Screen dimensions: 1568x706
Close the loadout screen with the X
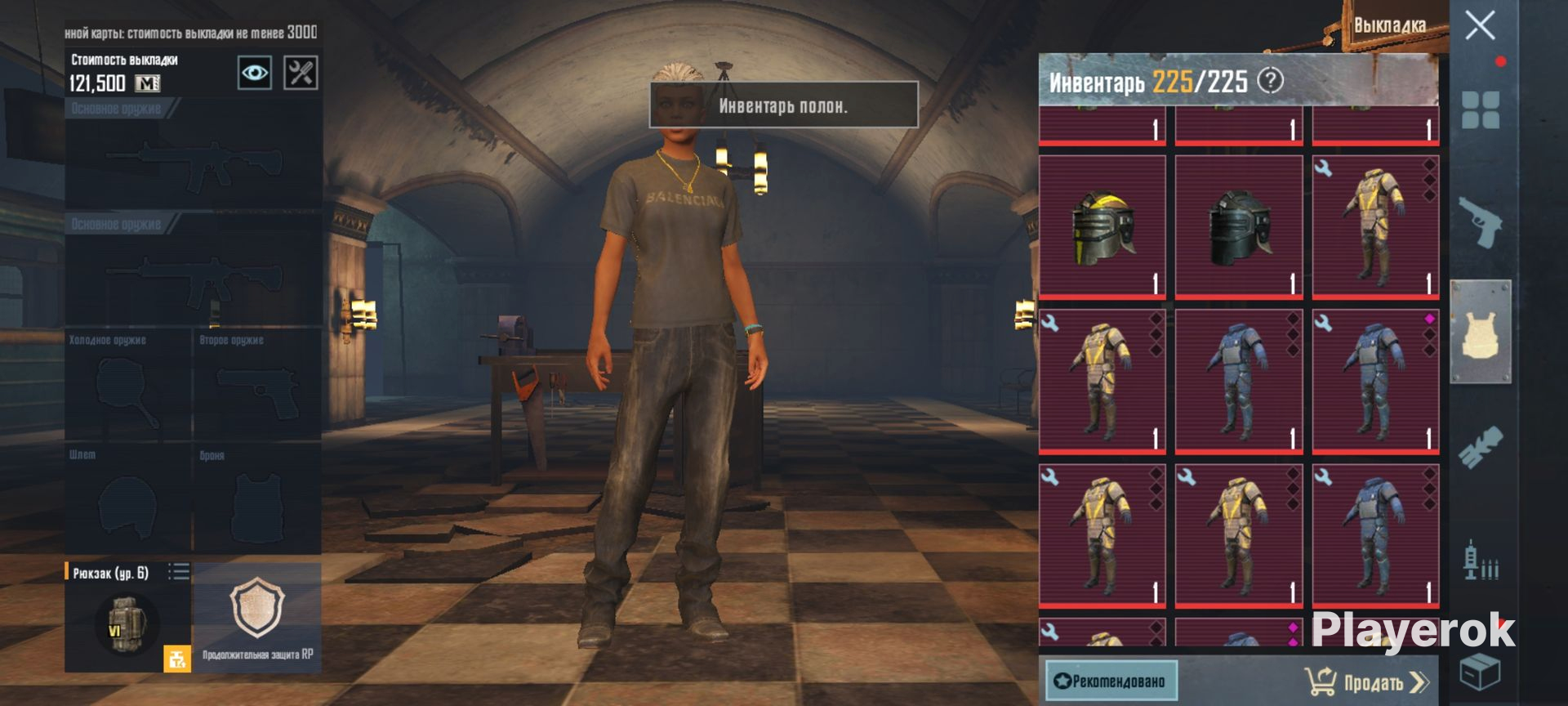1480,26
